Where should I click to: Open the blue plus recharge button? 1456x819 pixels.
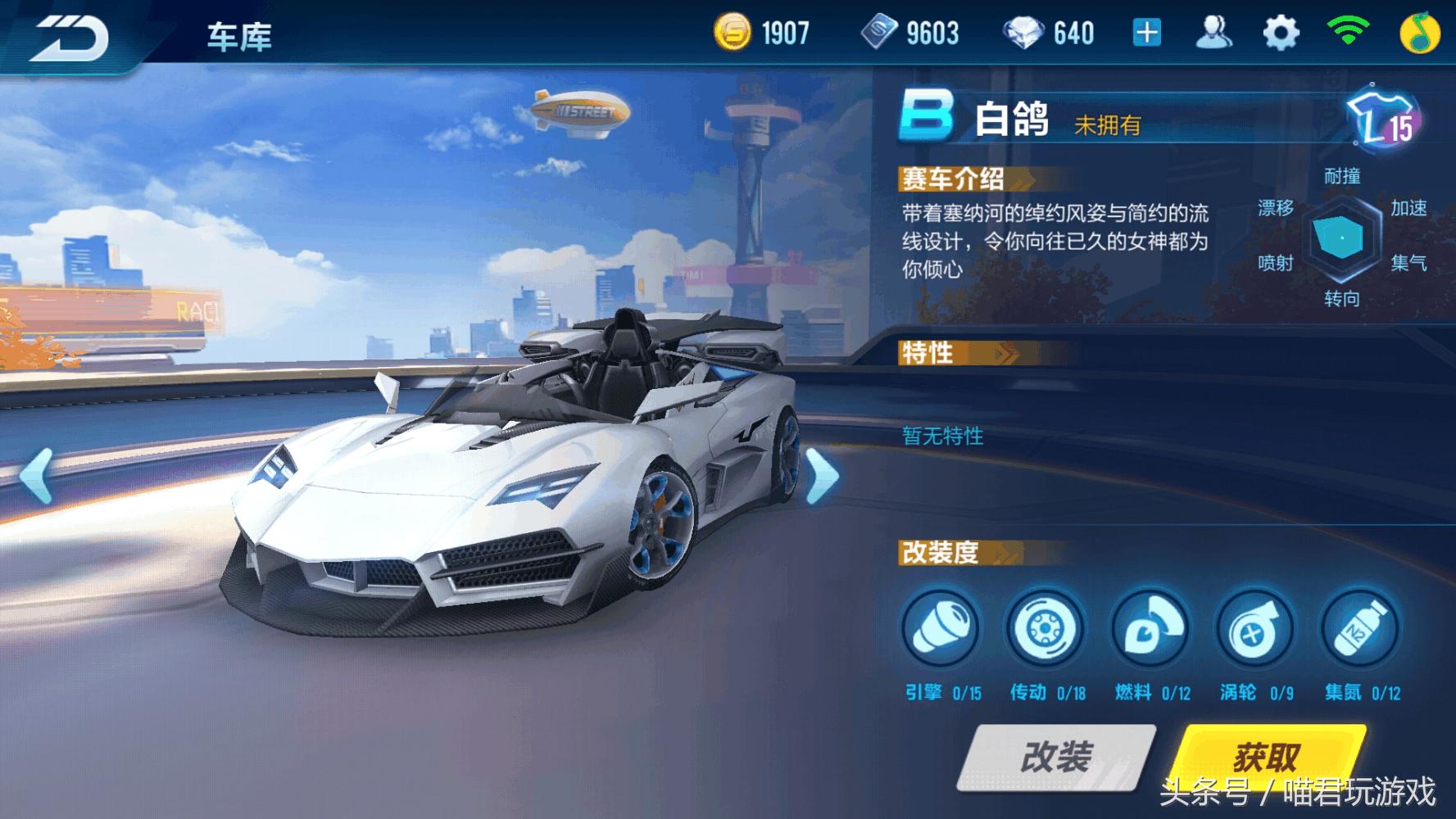[x=1146, y=31]
